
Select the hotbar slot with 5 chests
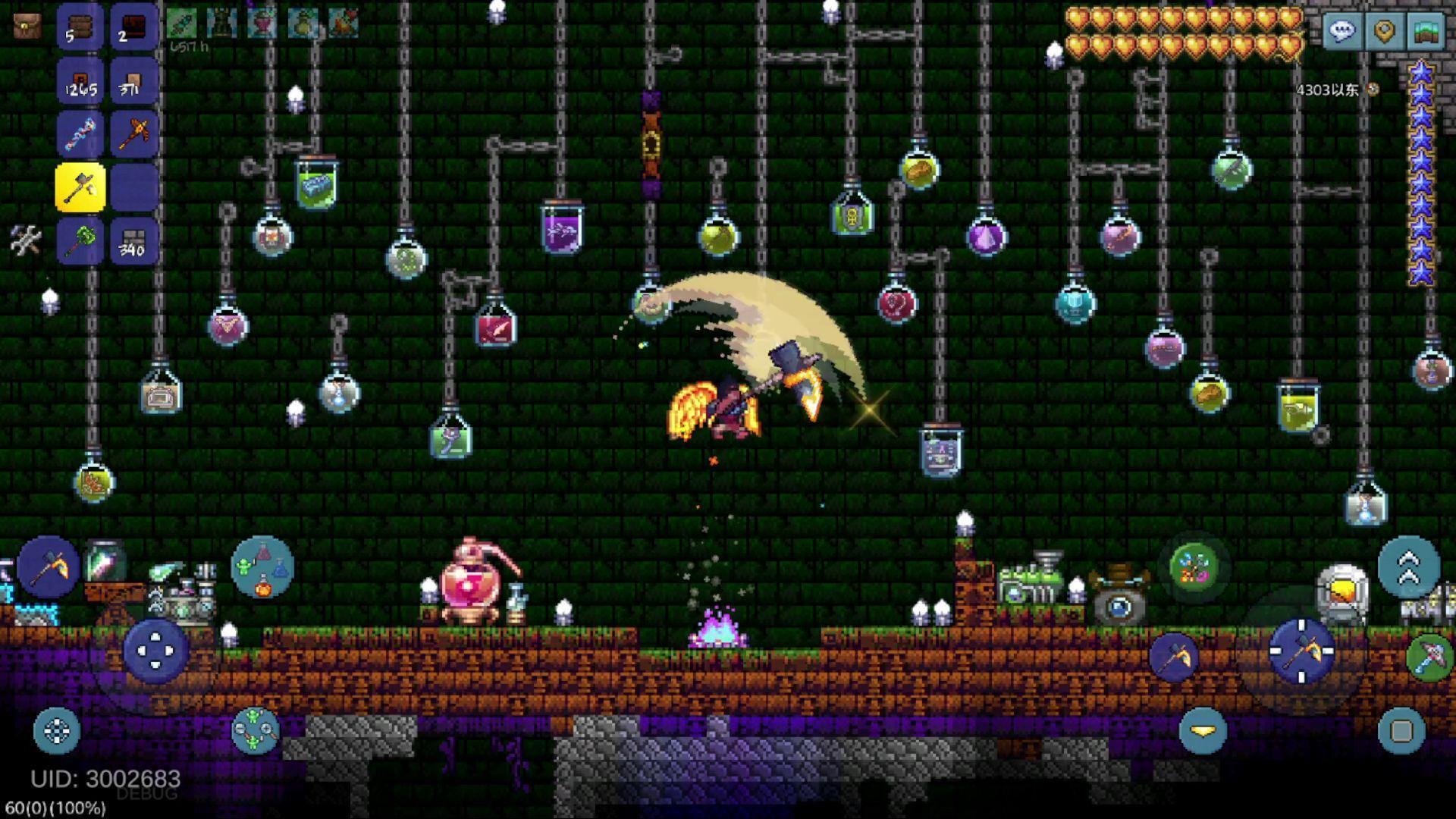tap(80, 27)
